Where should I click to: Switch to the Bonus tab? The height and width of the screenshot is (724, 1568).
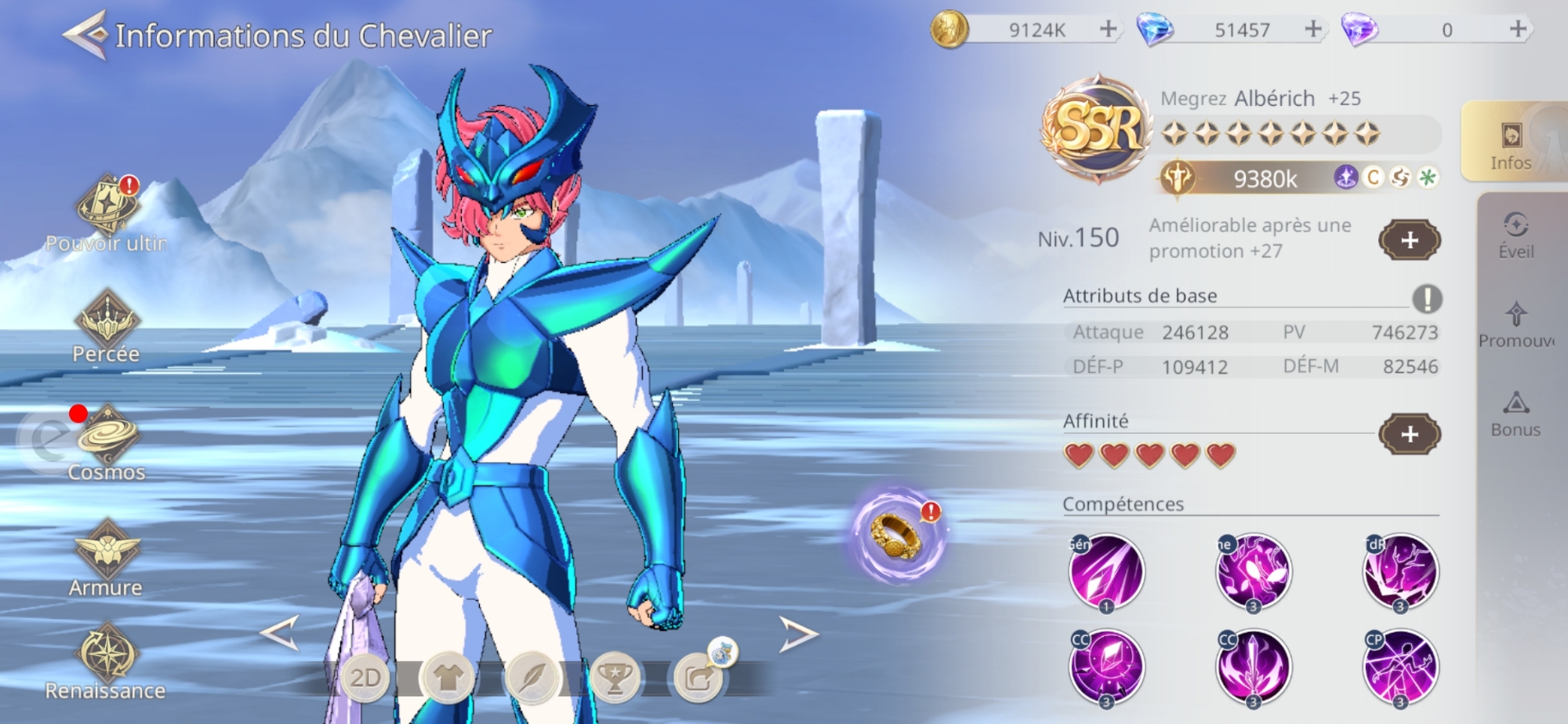1515,414
